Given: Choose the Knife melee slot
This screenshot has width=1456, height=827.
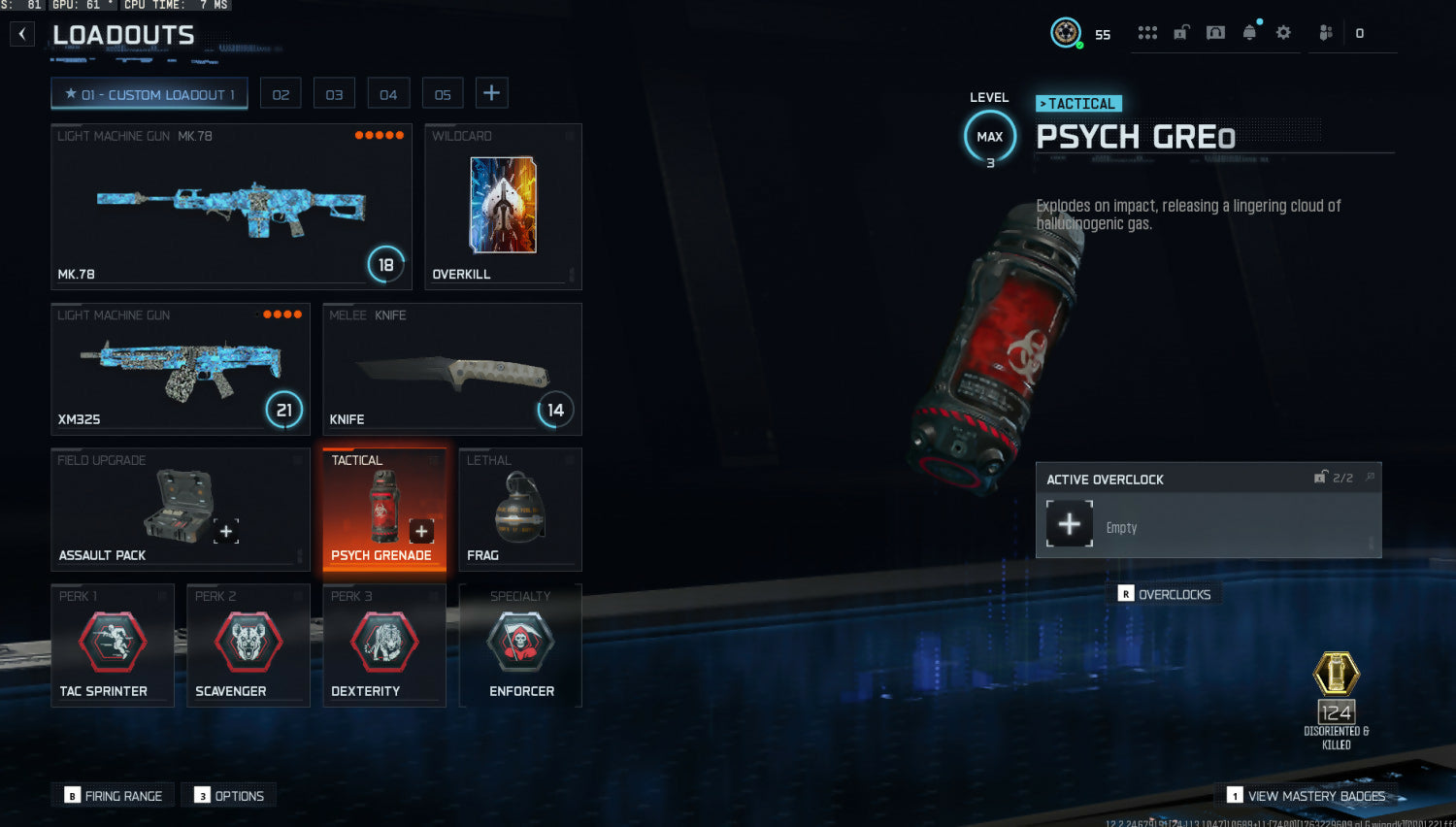Looking at the screenshot, I should coord(452,369).
